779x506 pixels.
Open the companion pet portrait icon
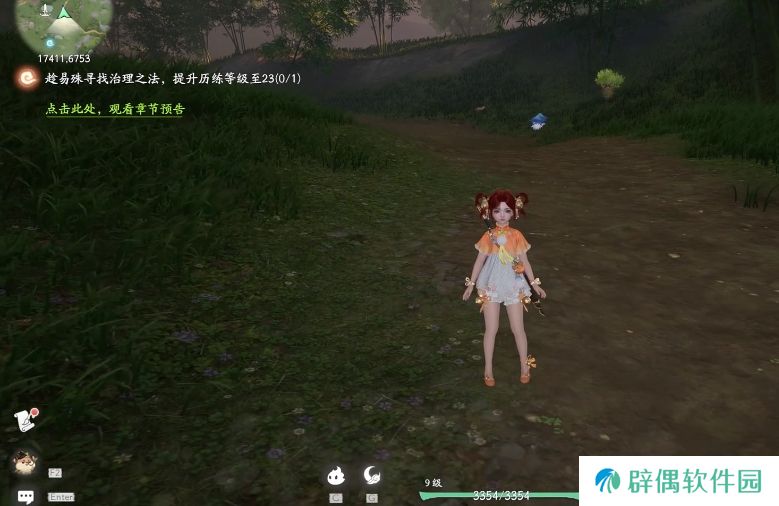coord(24,461)
